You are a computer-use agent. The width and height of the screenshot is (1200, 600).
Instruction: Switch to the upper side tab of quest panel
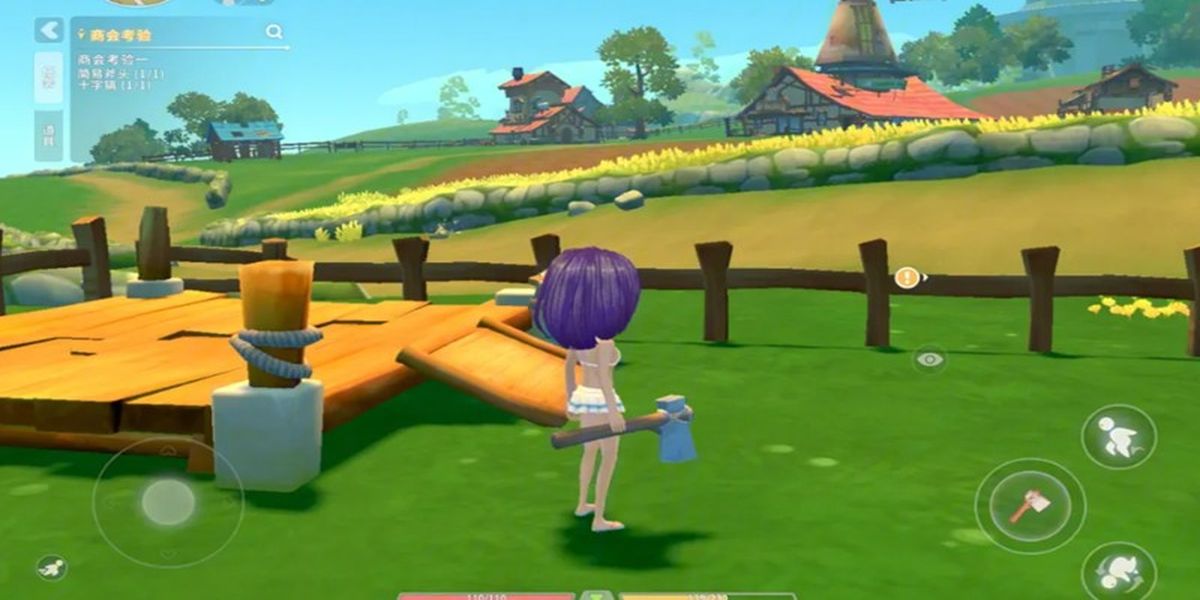(x=48, y=77)
